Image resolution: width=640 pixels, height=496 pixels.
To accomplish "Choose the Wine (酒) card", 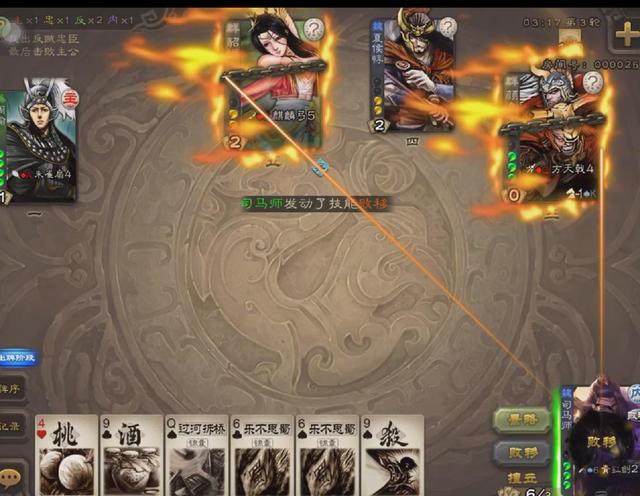I will pyautogui.click(x=132, y=455).
